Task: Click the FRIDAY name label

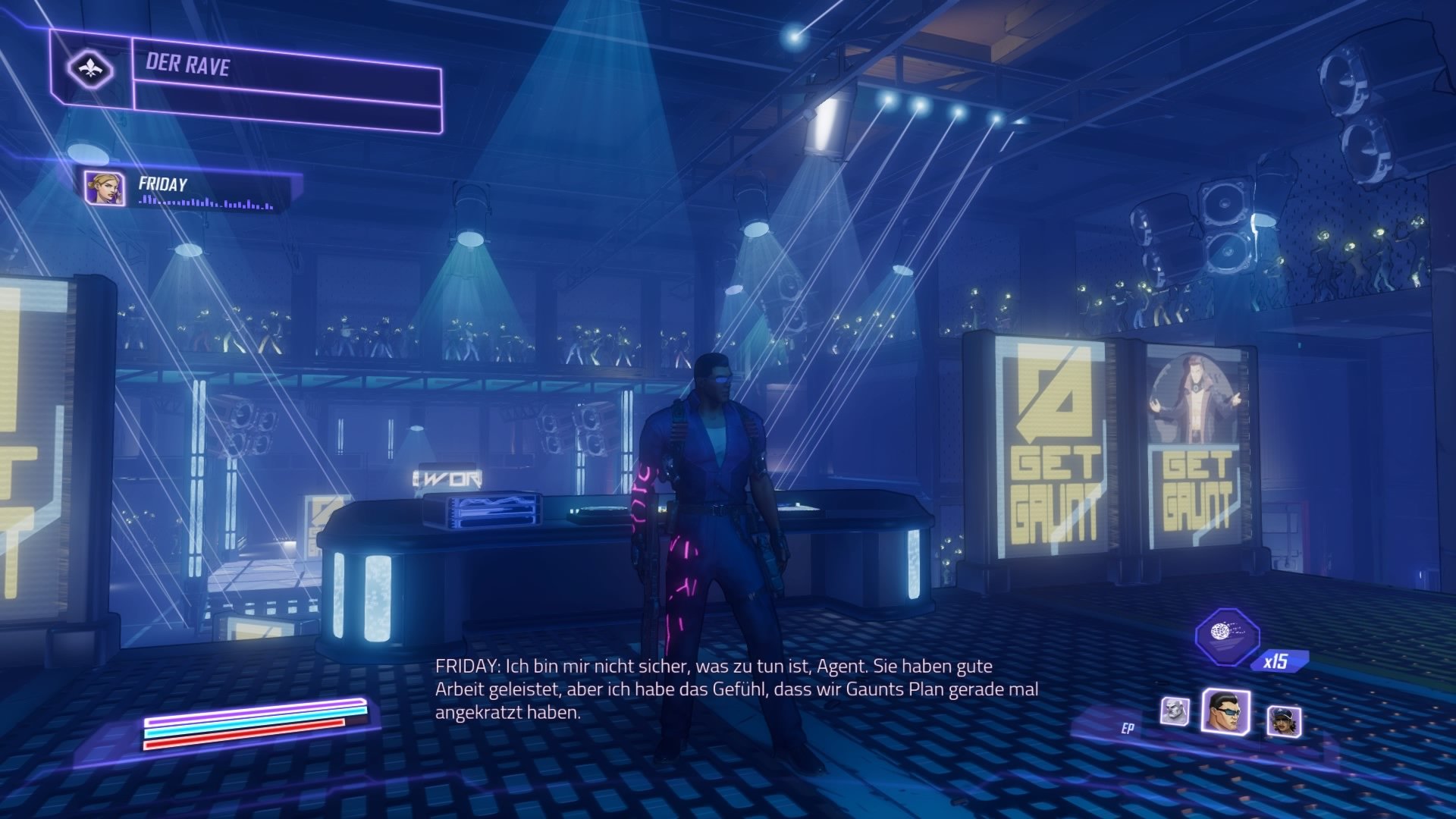Action: pos(162,182)
